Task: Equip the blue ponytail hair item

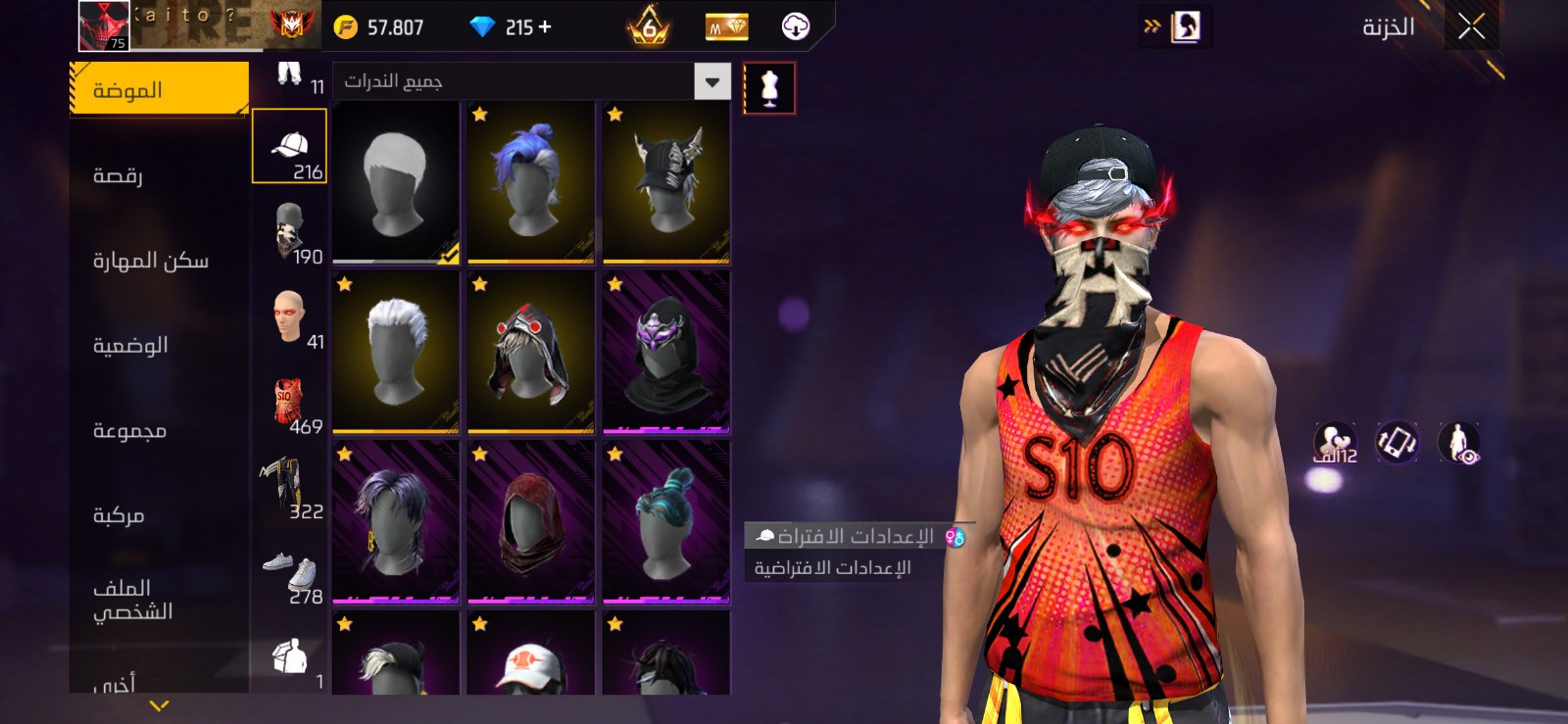Action: tap(530, 182)
